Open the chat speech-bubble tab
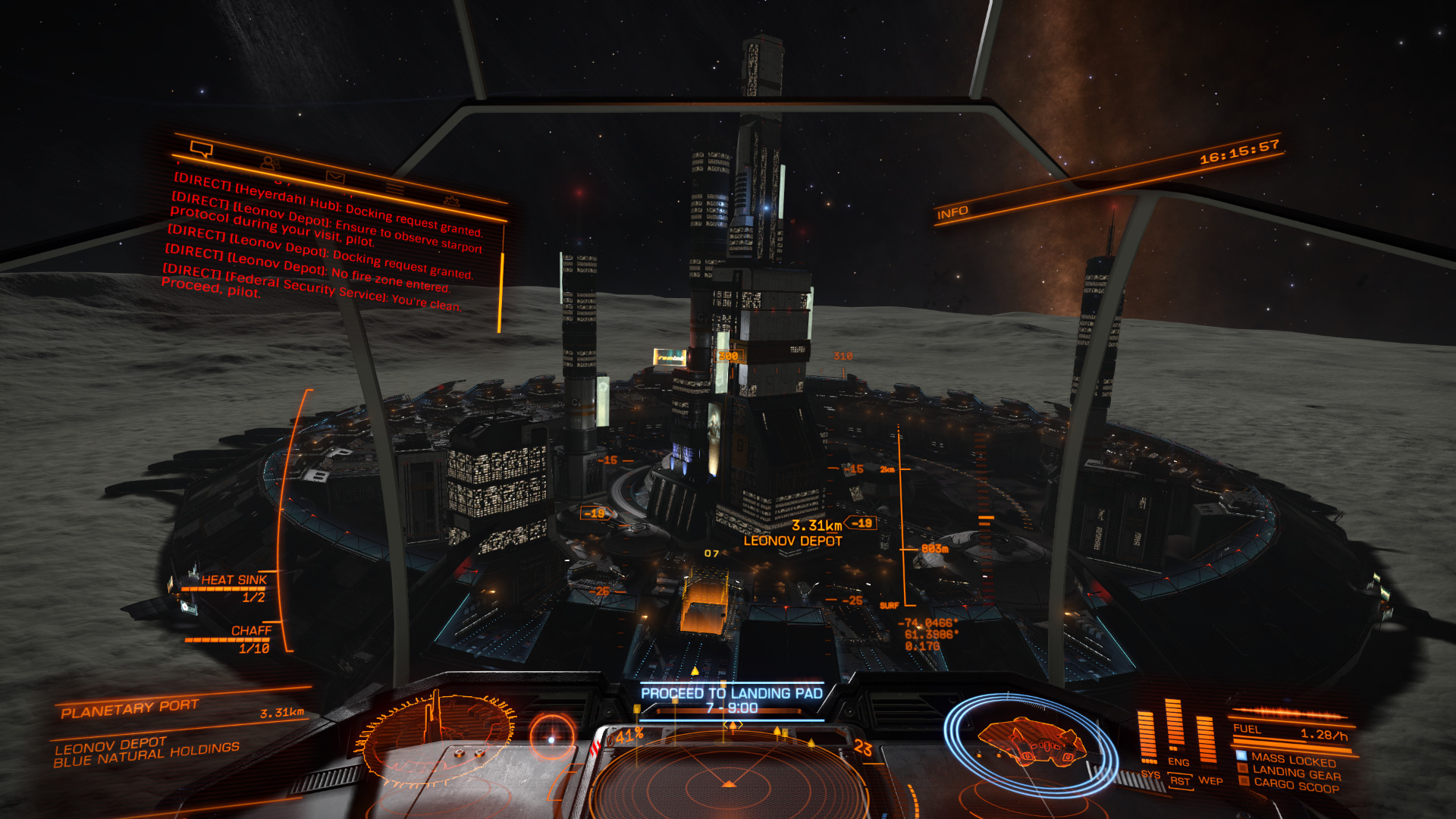The height and width of the screenshot is (819, 1456). click(201, 149)
